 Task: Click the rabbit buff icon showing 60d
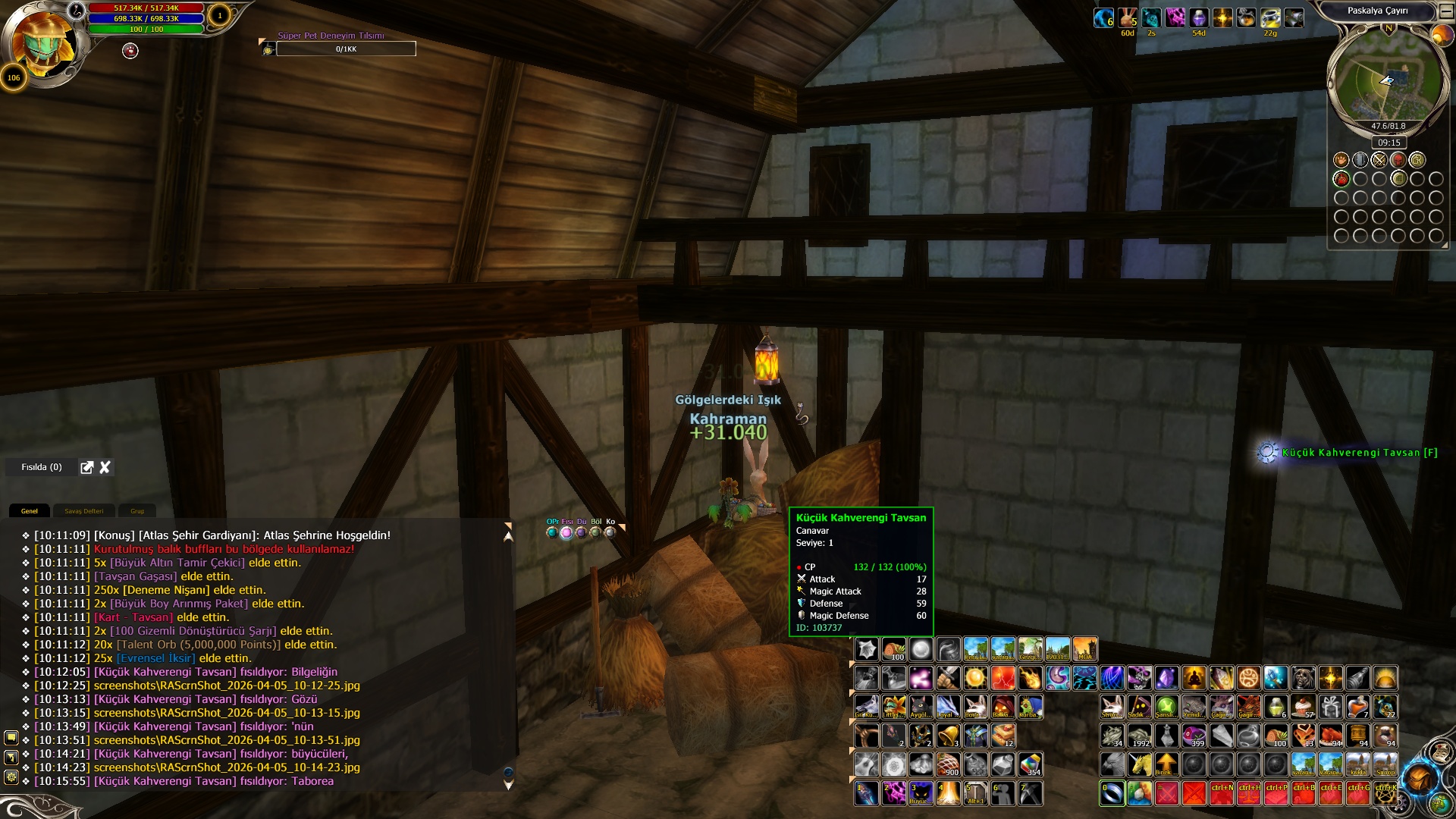(1128, 17)
